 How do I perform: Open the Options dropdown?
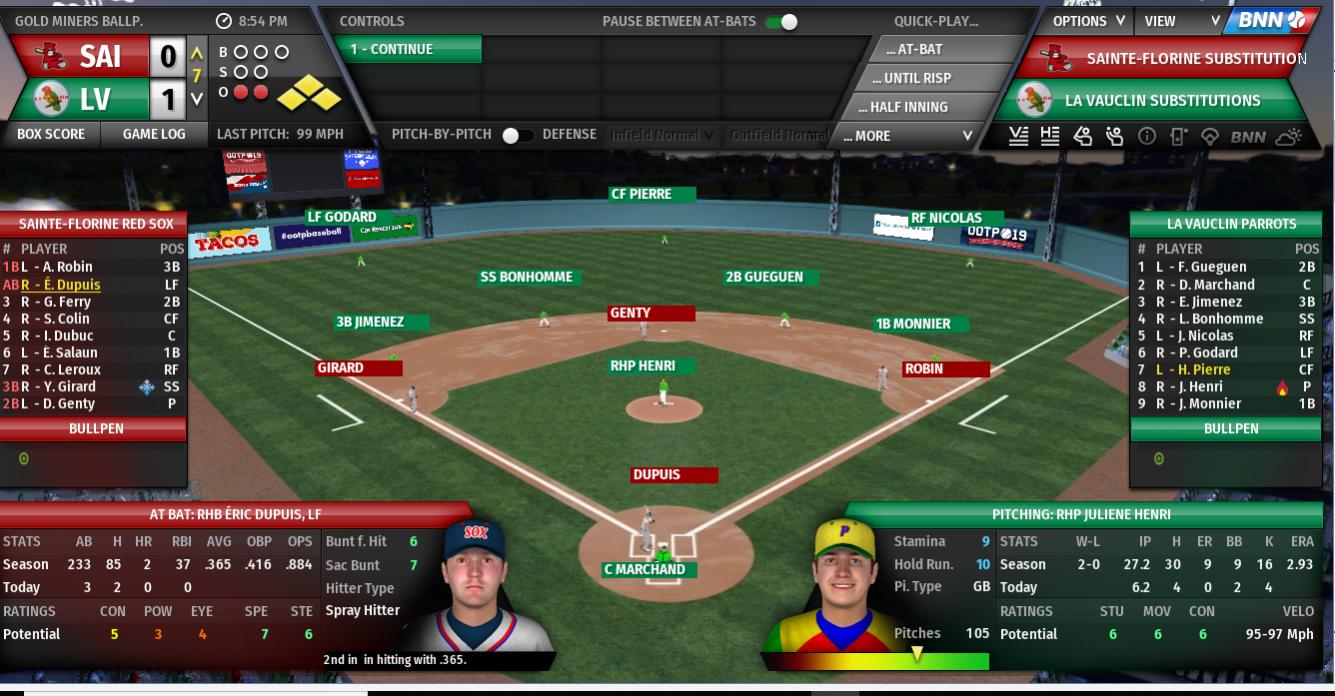(1088, 21)
